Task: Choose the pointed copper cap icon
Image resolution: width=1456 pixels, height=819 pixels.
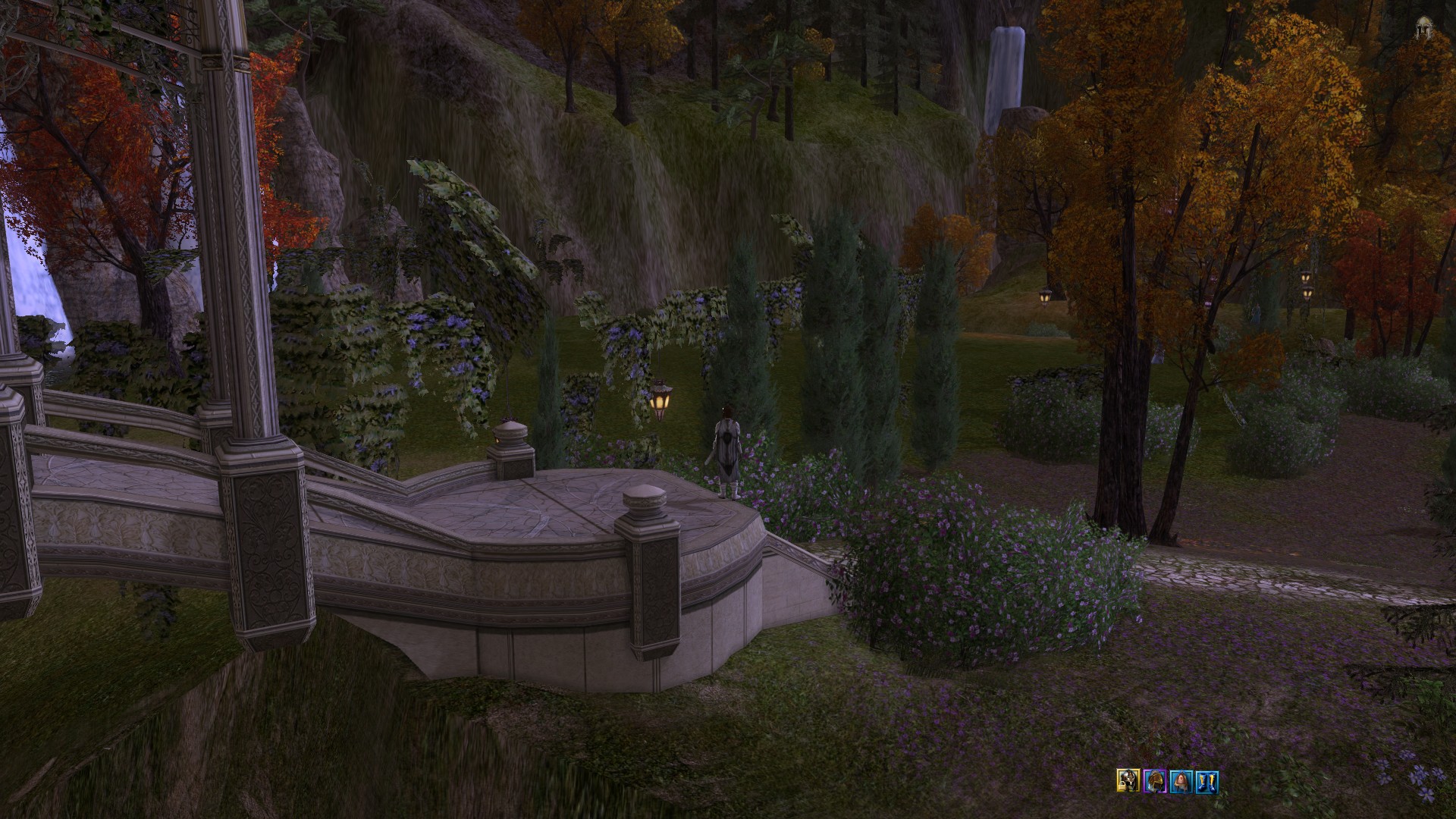Action: tap(1180, 780)
